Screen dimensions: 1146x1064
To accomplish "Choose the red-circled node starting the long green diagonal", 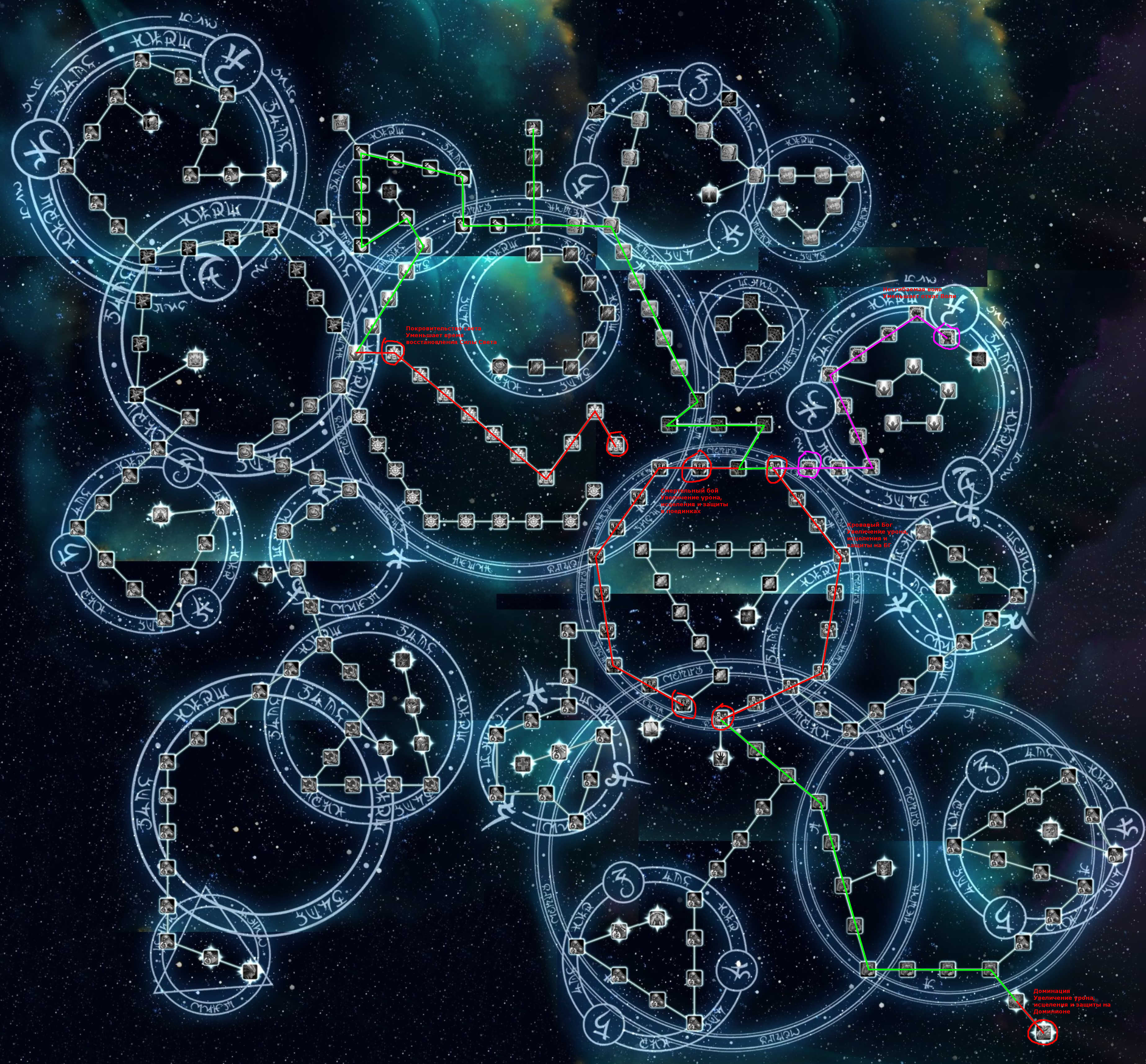I will (x=722, y=718).
